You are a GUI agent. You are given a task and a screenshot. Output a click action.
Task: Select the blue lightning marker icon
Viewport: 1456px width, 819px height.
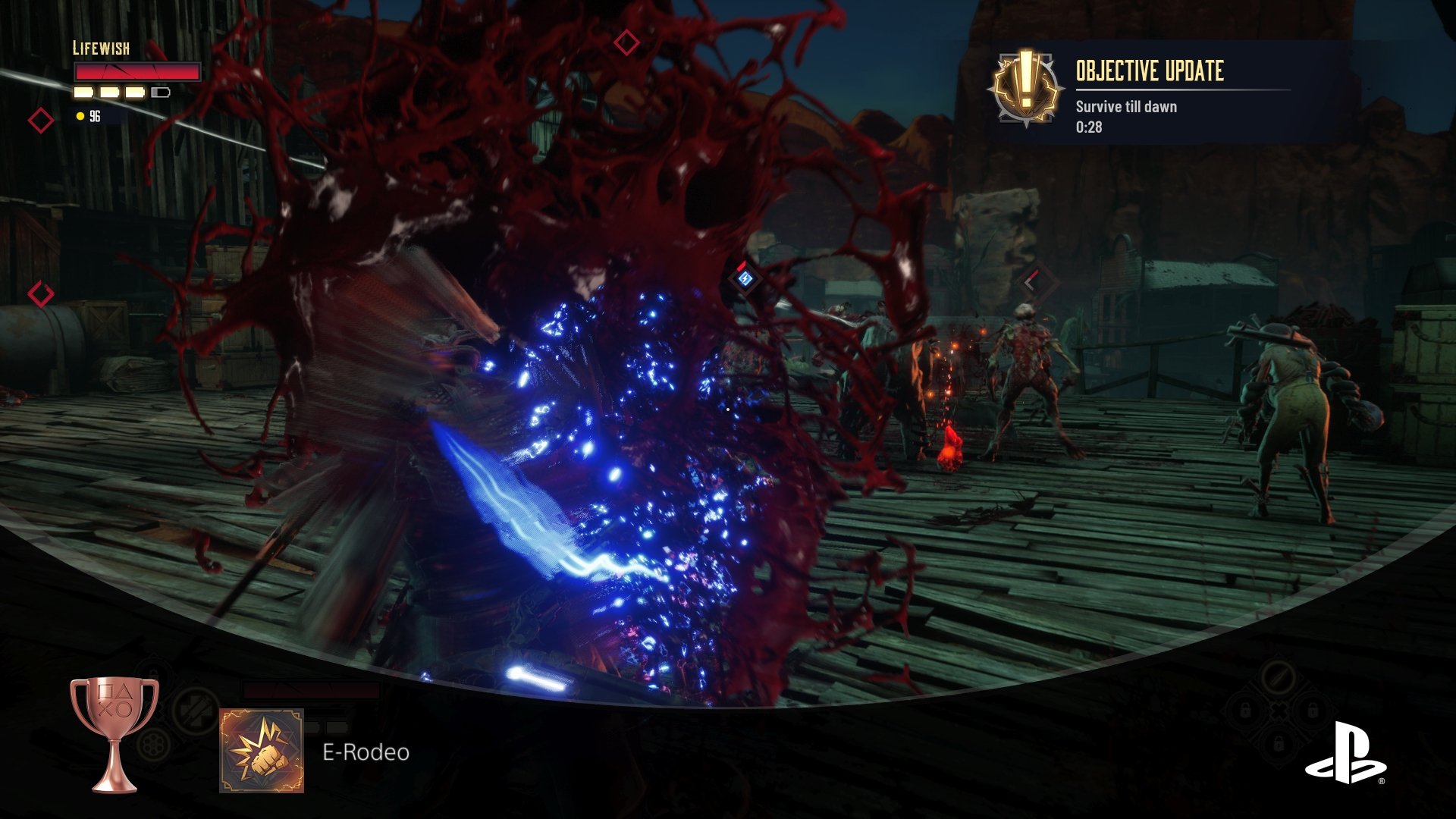click(745, 279)
